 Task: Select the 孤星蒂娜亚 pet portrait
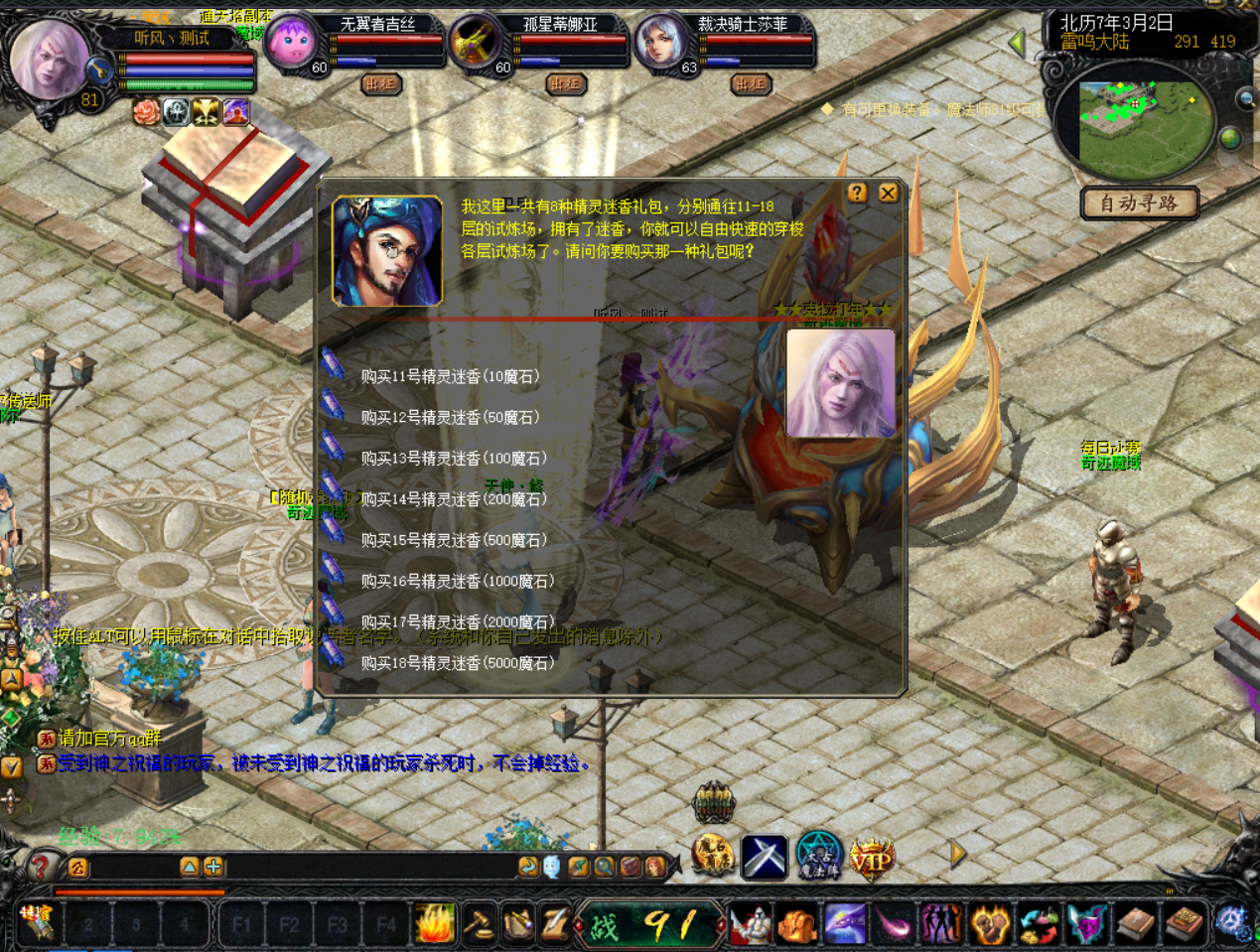[475, 44]
